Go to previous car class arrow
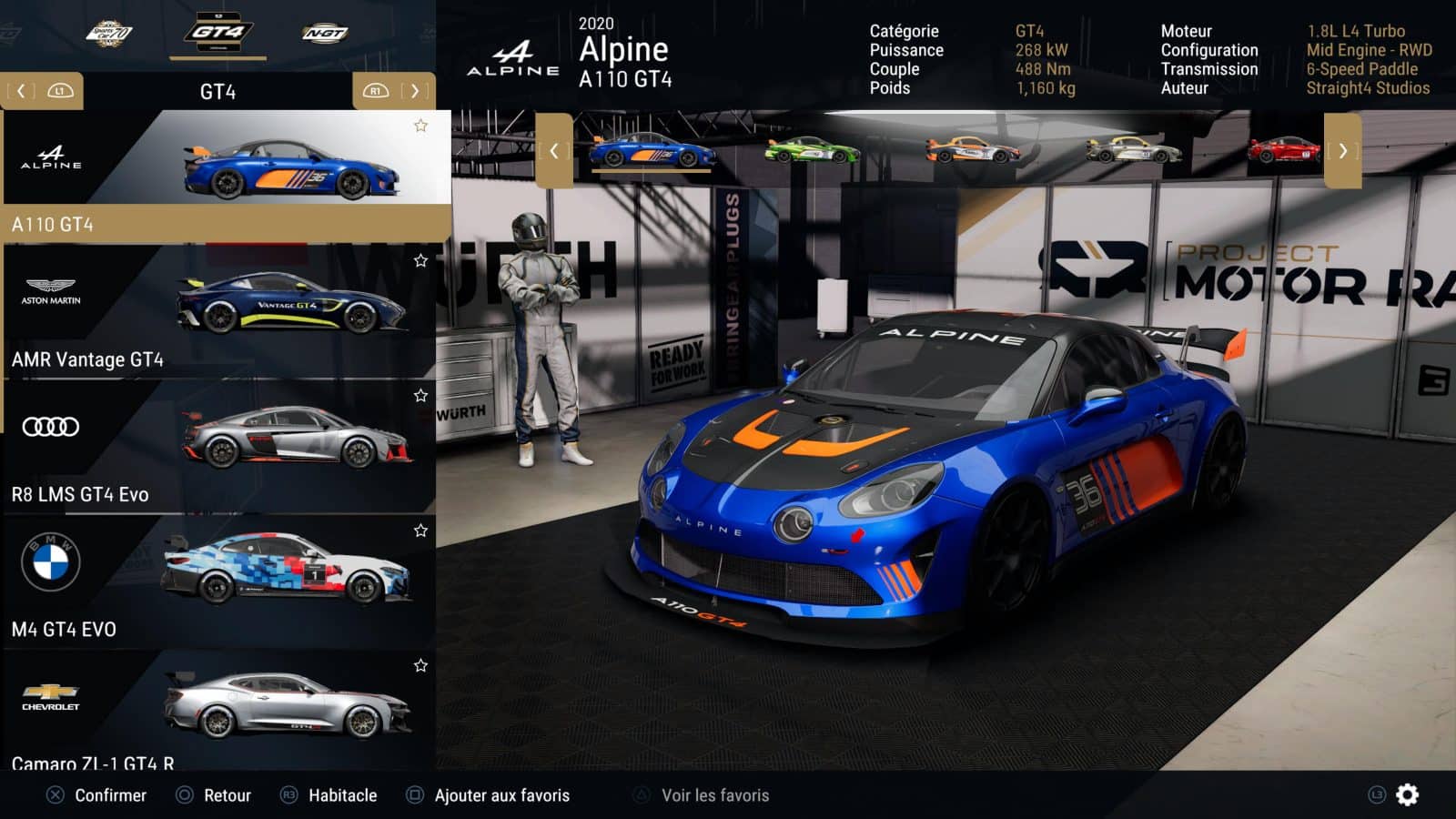Viewport: 1456px width, 819px height. [x=22, y=91]
